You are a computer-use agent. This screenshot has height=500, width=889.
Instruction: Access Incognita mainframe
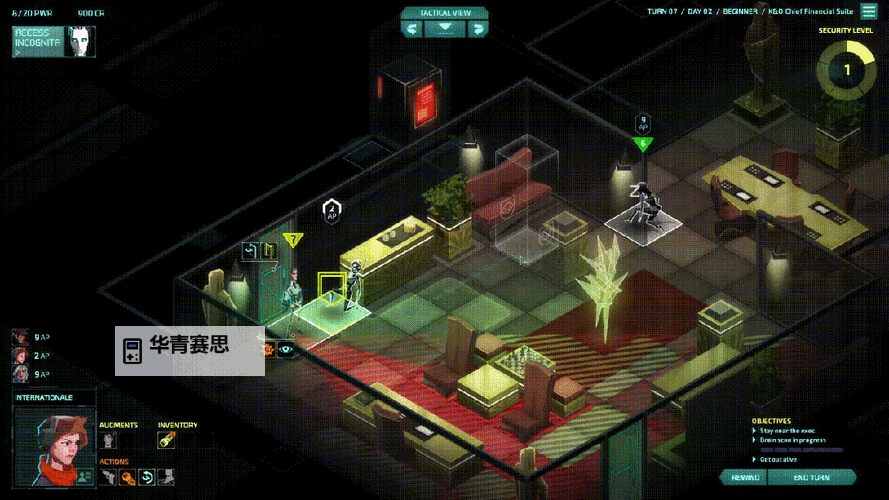pyautogui.click(x=38, y=41)
